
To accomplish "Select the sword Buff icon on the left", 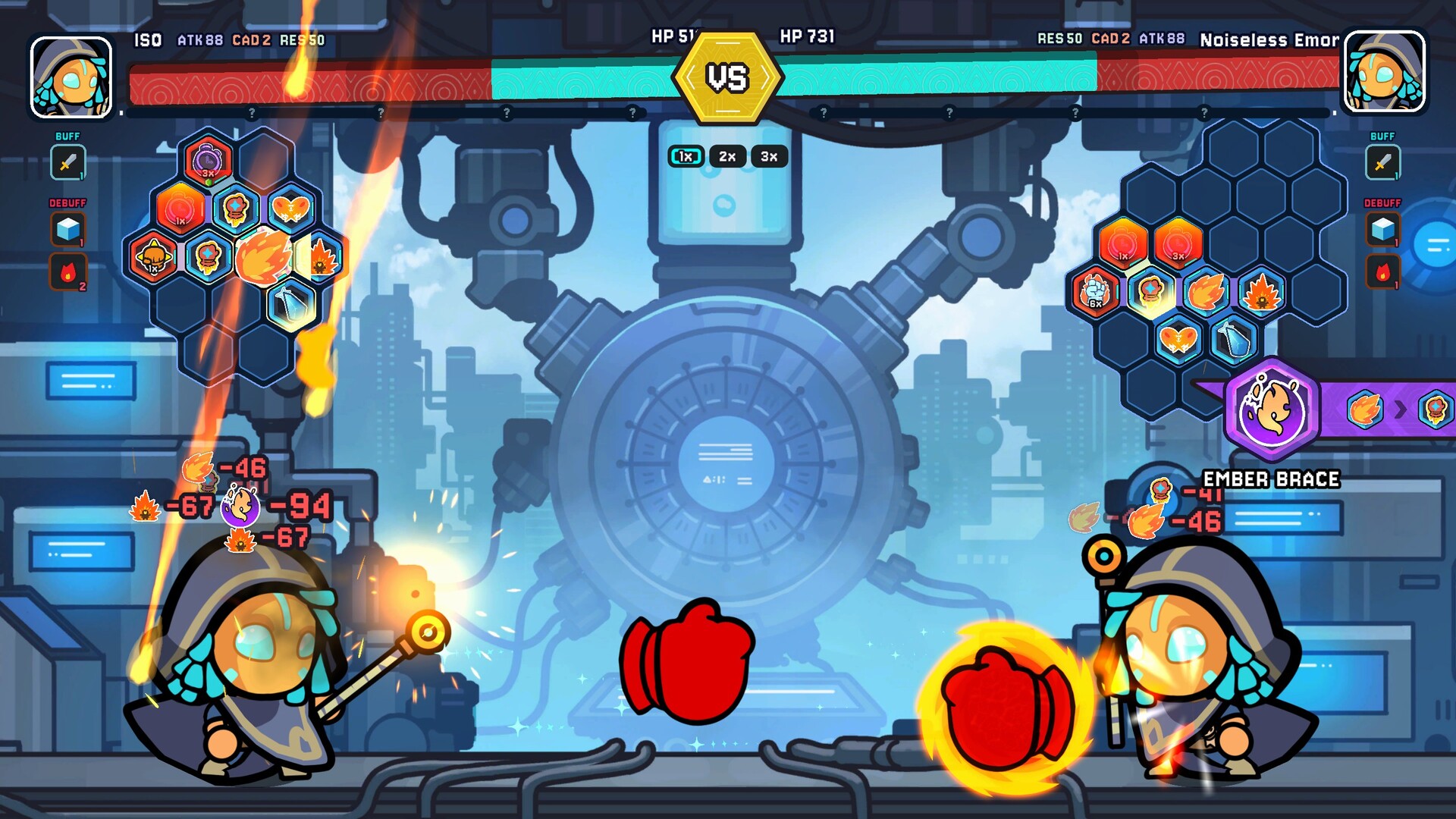I will 67,162.
